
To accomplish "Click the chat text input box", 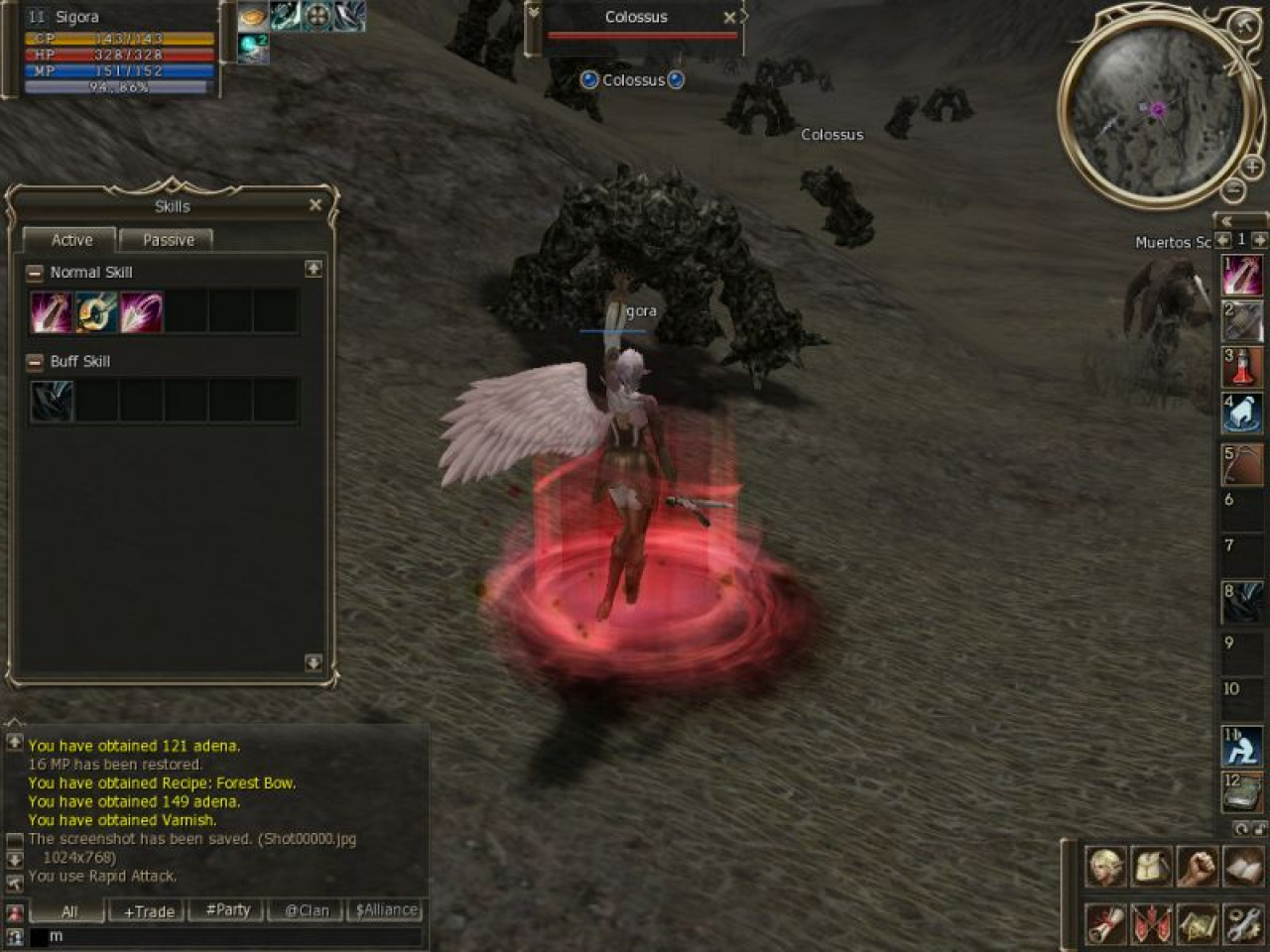I will click(x=228, y=936).
